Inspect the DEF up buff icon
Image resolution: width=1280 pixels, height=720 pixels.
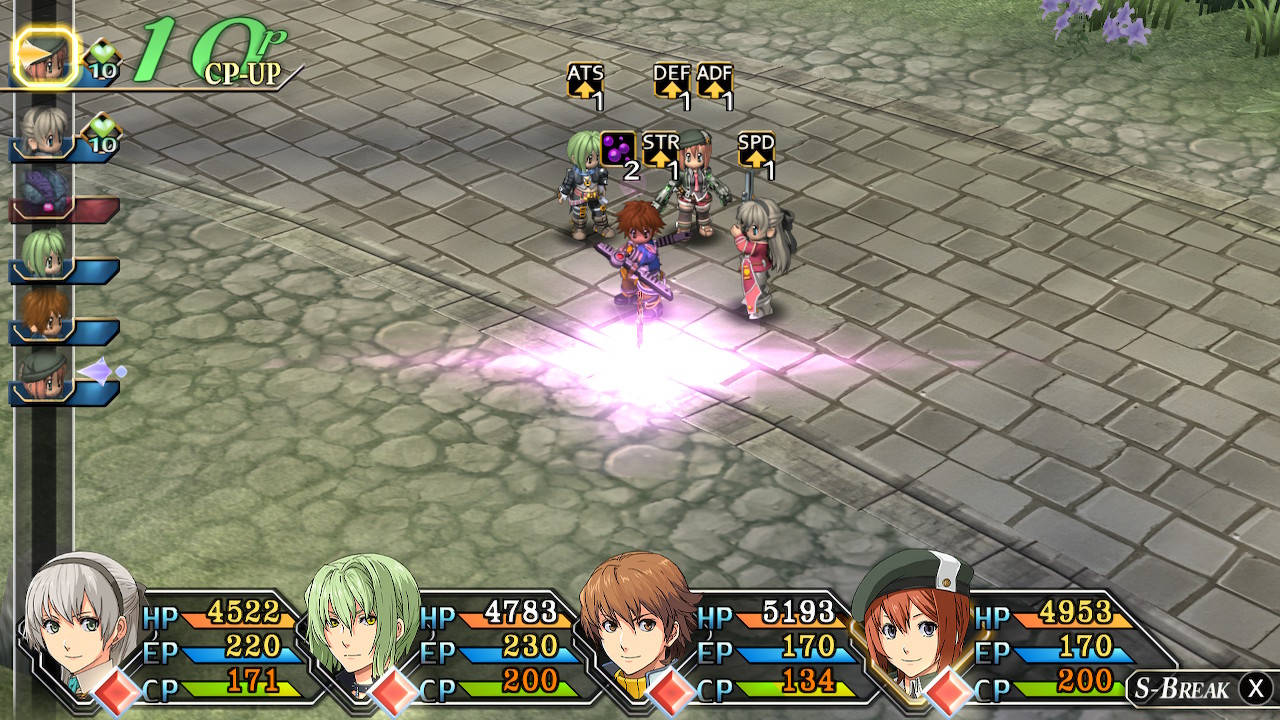(x=671, y=82)
